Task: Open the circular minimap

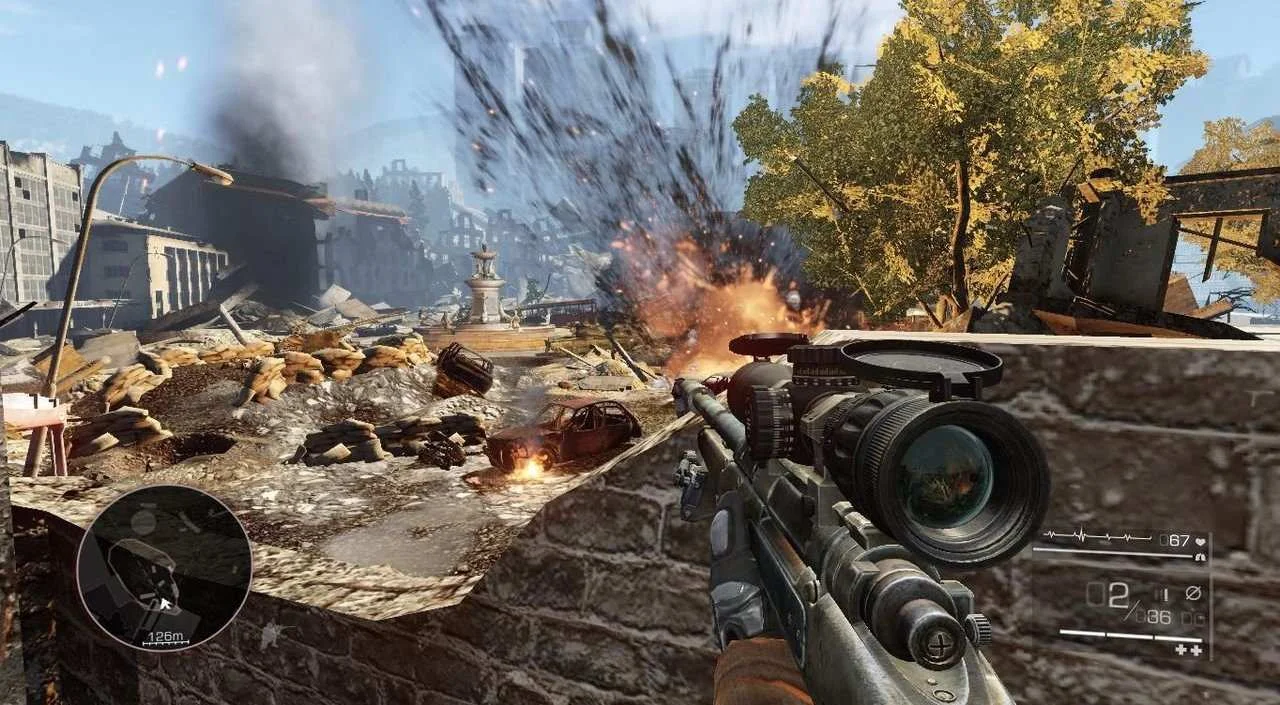Action: point(164,568)
